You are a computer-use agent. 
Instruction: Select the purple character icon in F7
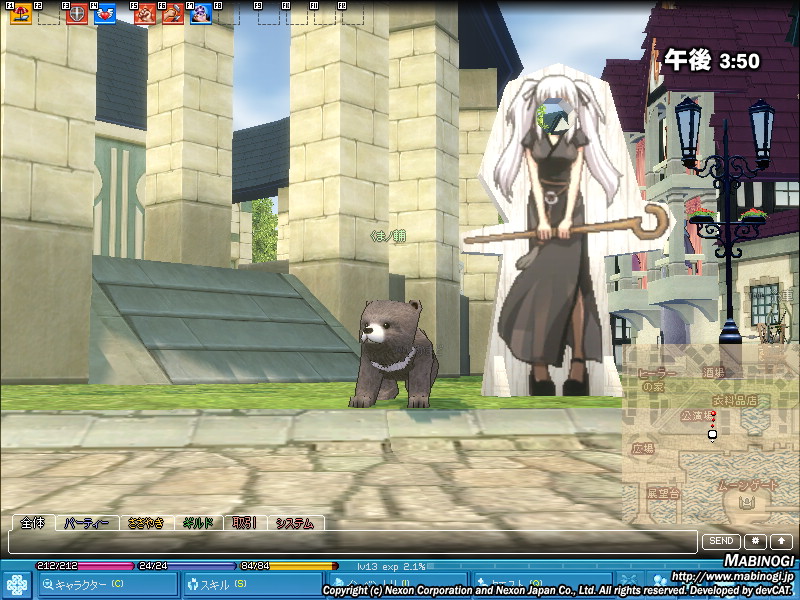pos(200,14)
